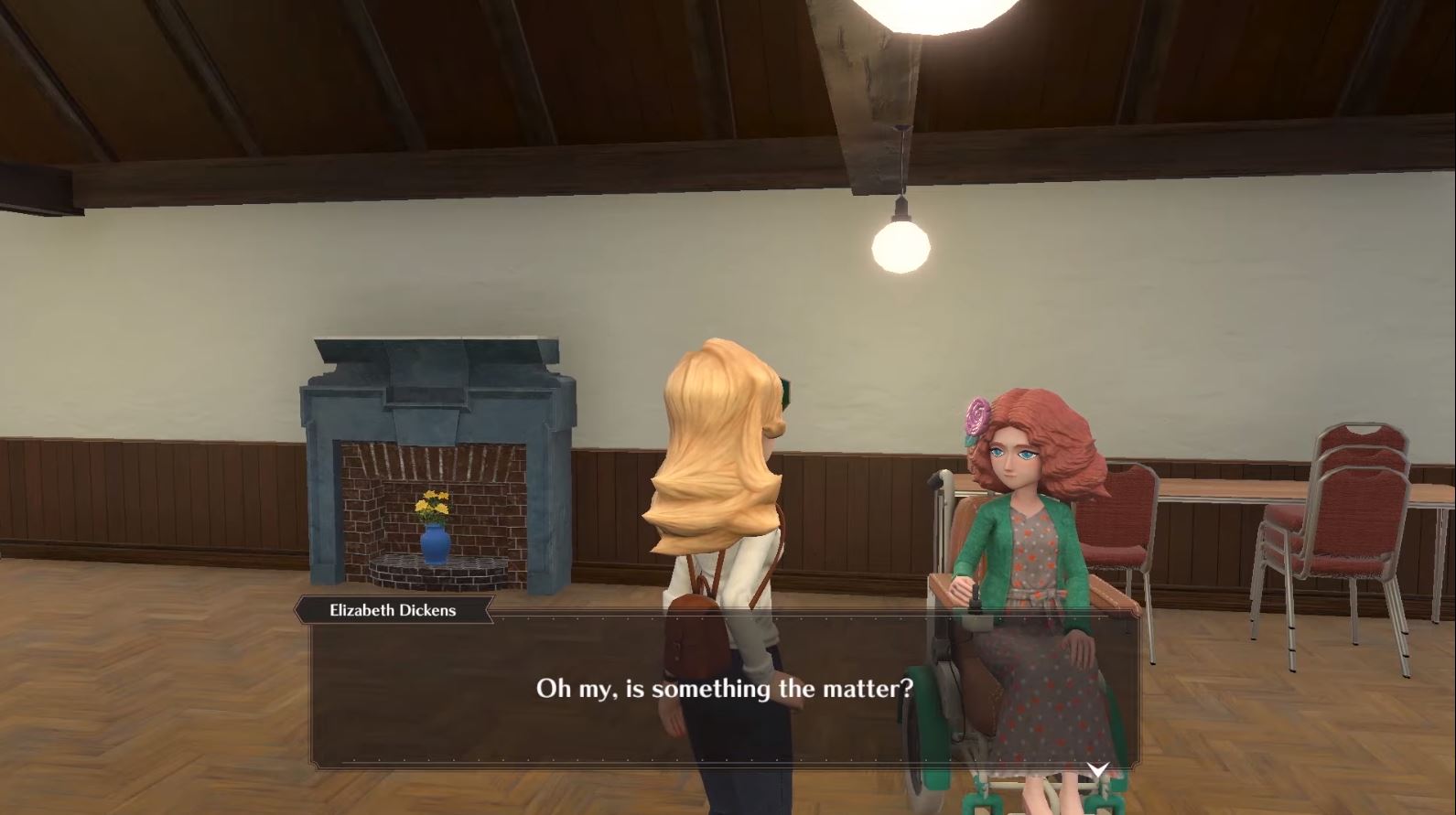Advance dialogue with the white arrow indicator
Image resolution: width=1456 pixels, height=815 pixels.
(1097, 769)
